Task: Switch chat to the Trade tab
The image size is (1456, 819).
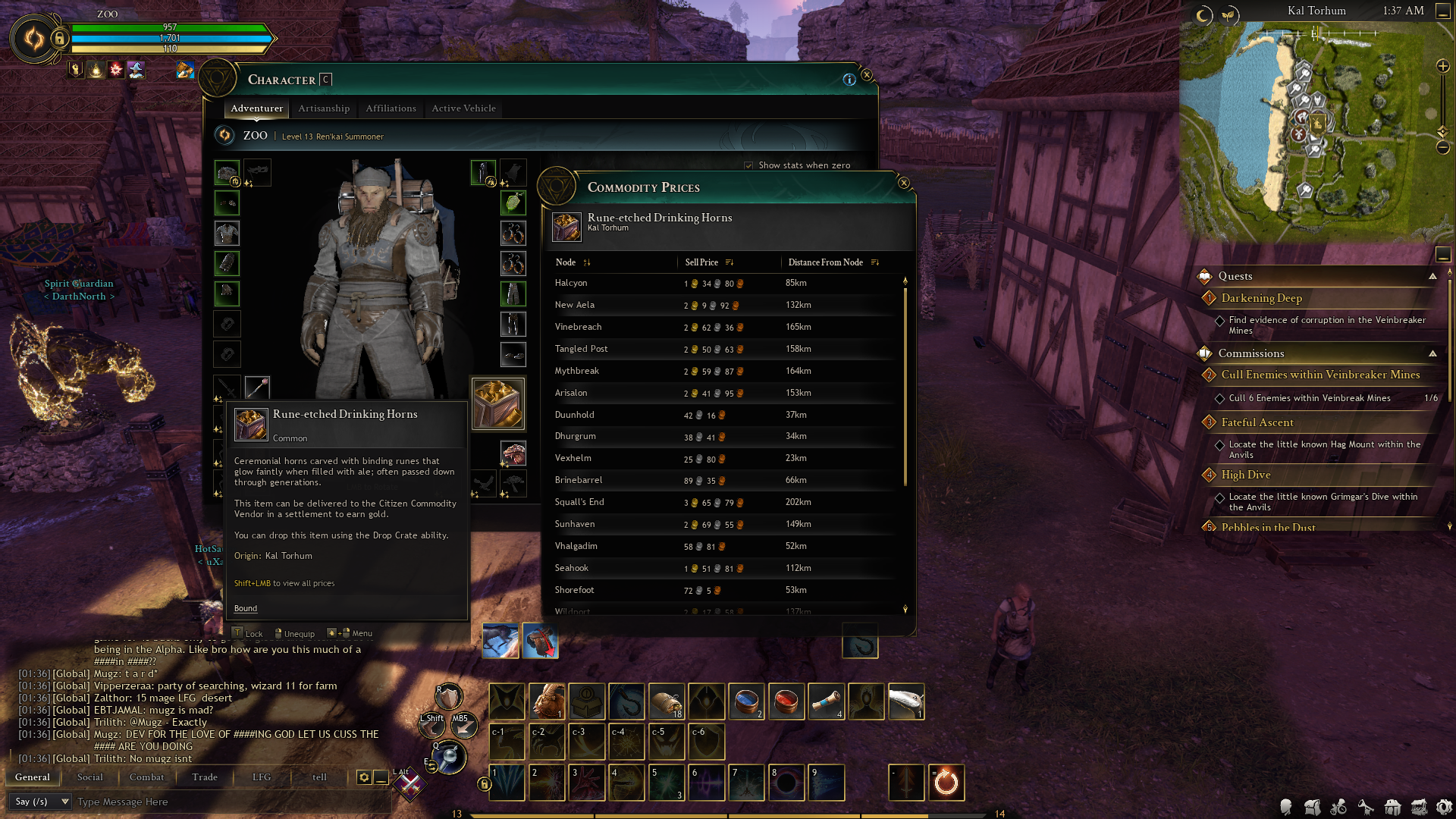Action: pyautogui.click(x=205, y=777)
